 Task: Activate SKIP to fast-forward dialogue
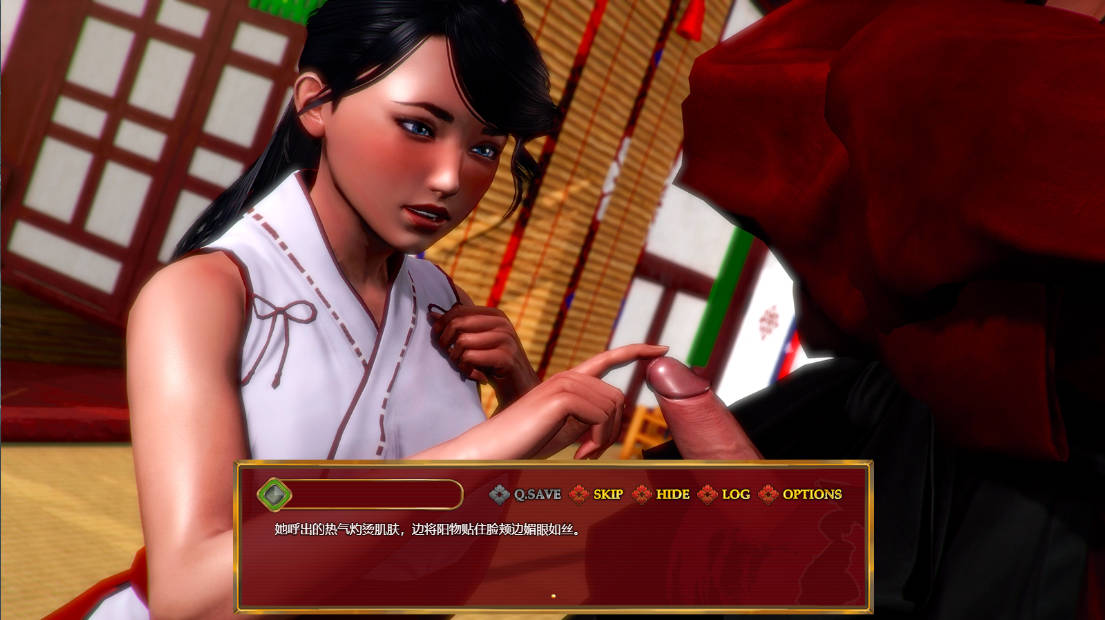(597, 494)
